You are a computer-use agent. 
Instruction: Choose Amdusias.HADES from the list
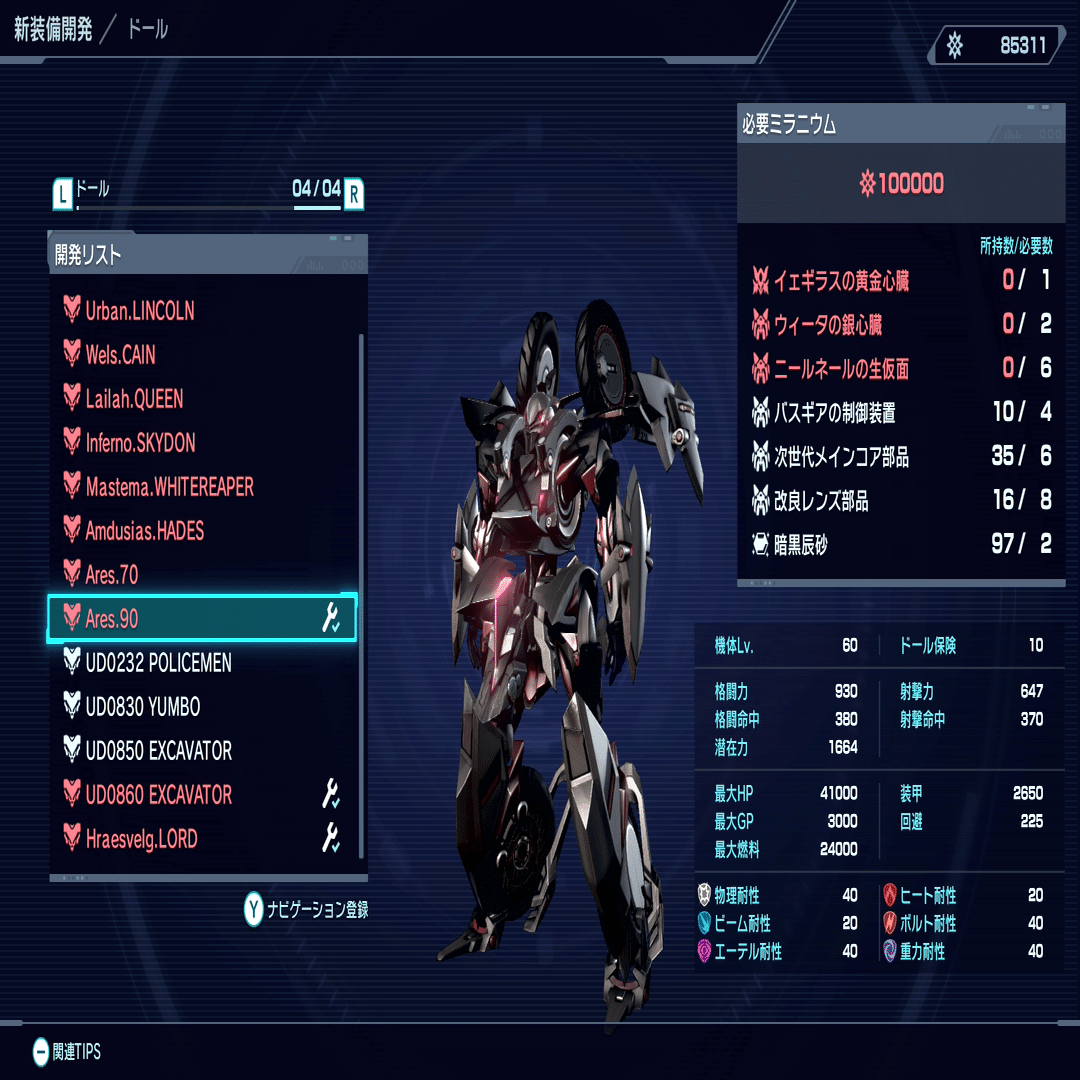(145, 531)
